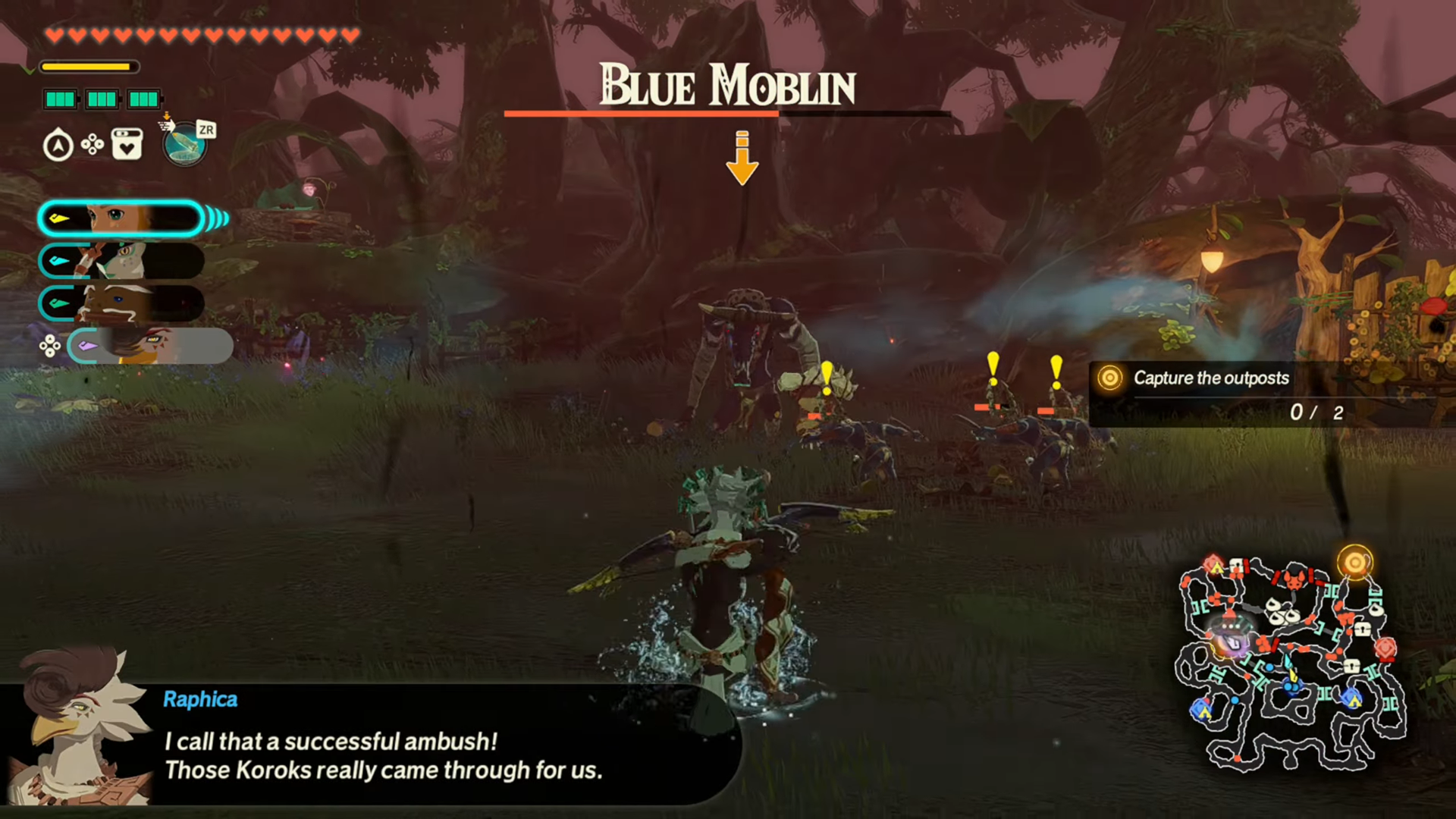Click the yellow emblem on Zelda's gauge
This screenshot has height=819, width=1456.
[x=61, y=218]
